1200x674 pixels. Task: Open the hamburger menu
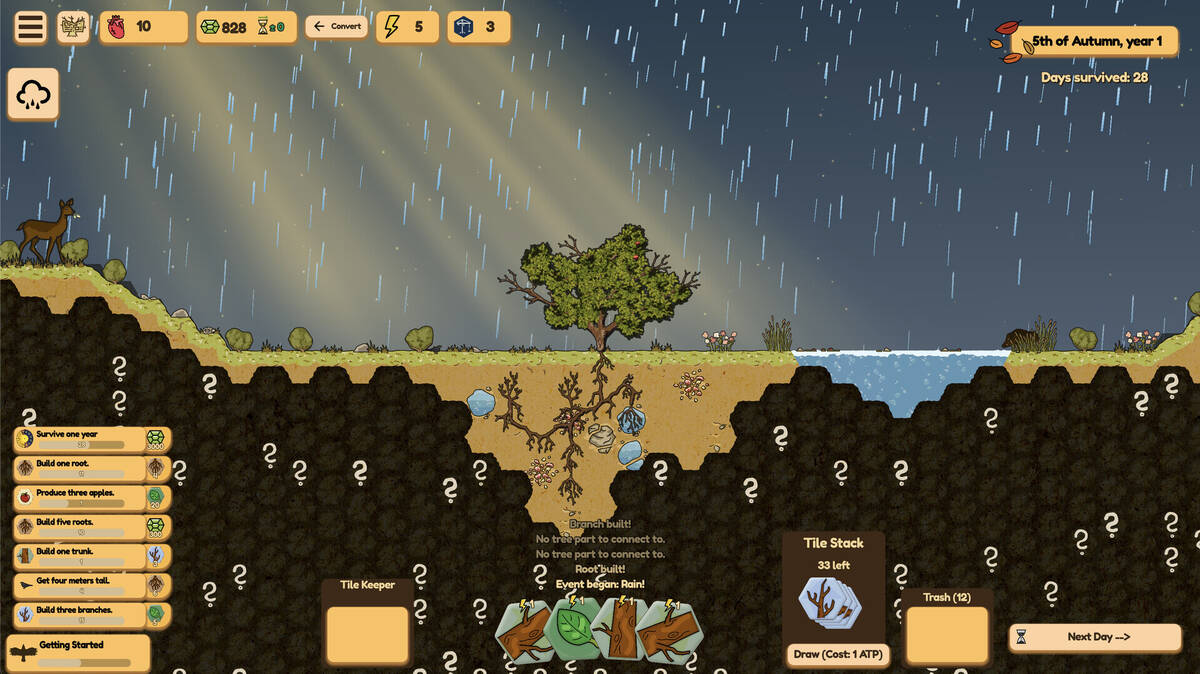(31, 27)
